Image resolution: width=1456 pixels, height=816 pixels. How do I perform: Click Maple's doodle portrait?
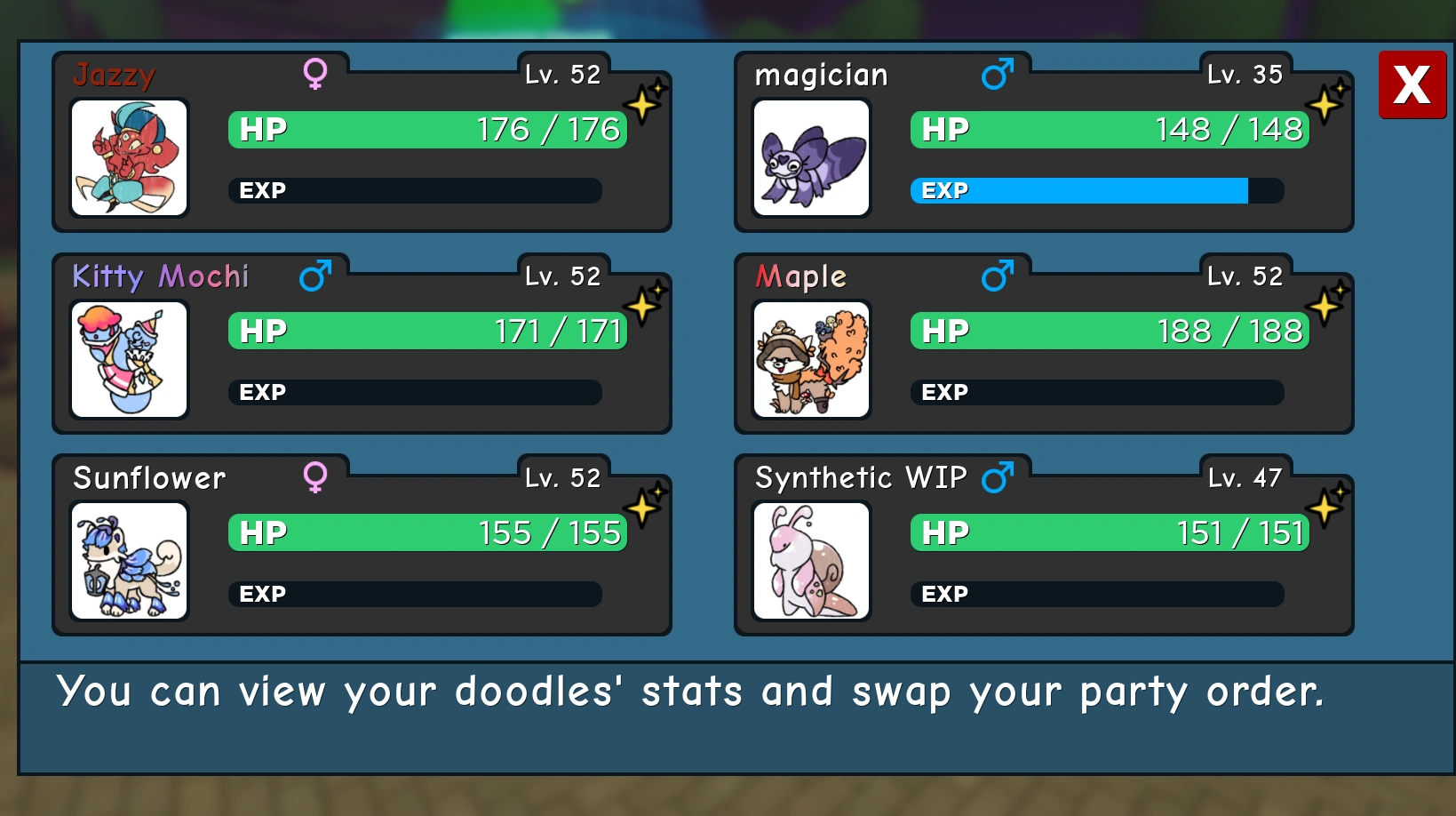pos(811,361)
